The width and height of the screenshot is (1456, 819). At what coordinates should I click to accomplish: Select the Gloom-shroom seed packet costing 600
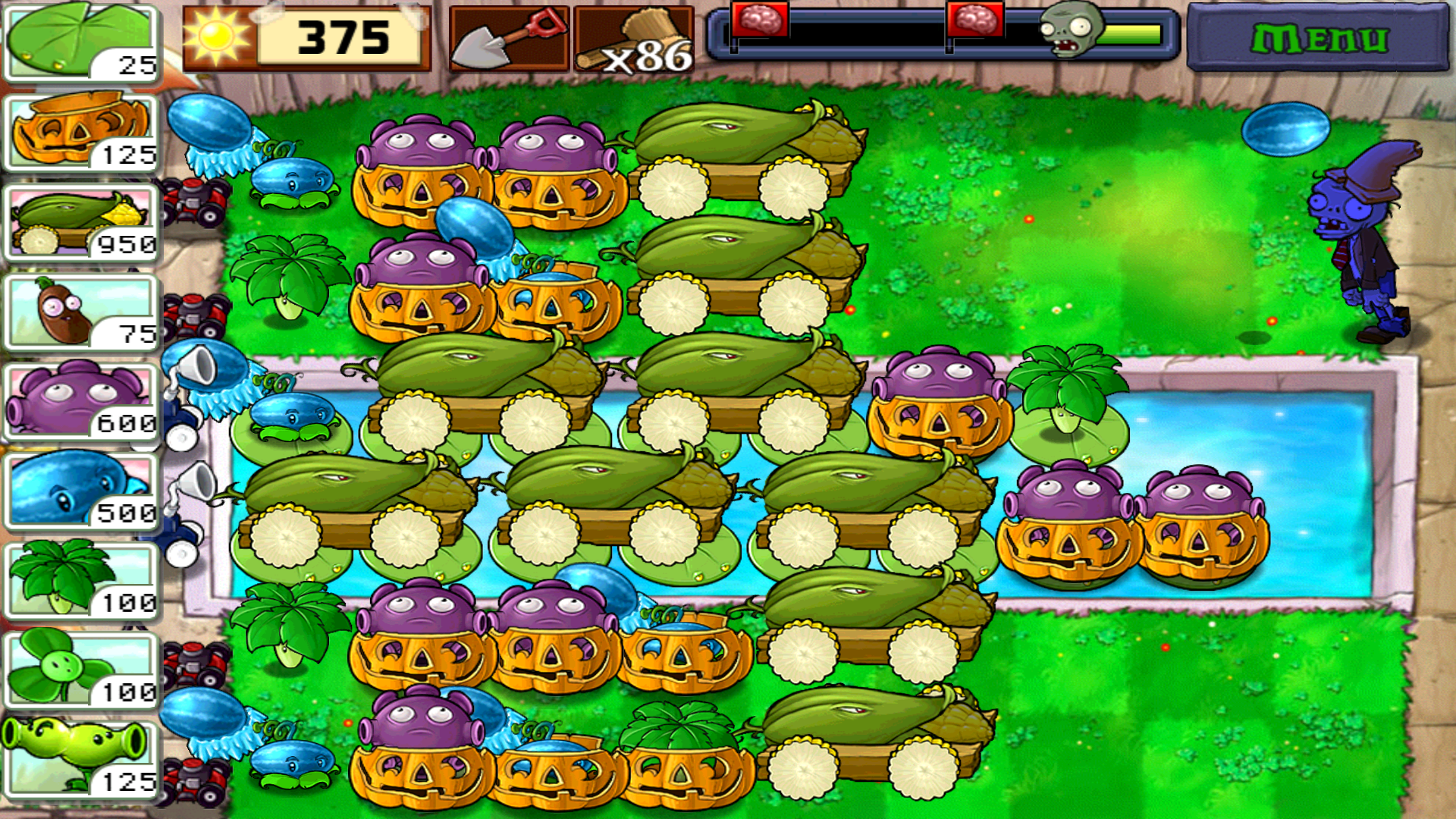click(x=80, y=398)
